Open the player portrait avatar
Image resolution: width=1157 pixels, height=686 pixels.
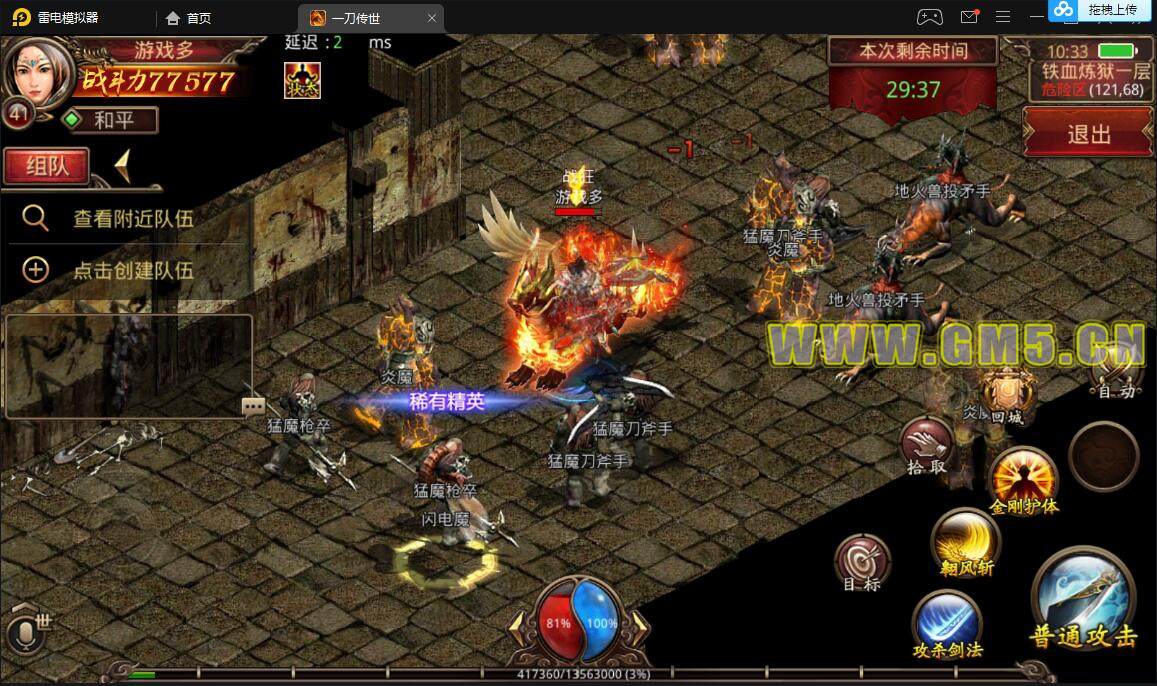(x=37, y=70)
